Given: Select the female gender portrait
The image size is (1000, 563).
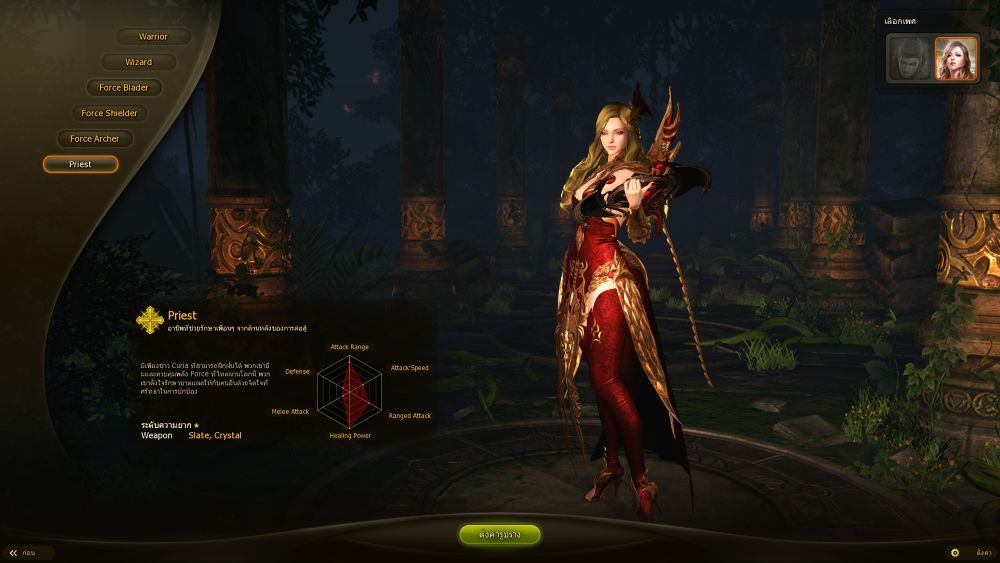Looking at the screenshot, I should click(x=955, y=58).
